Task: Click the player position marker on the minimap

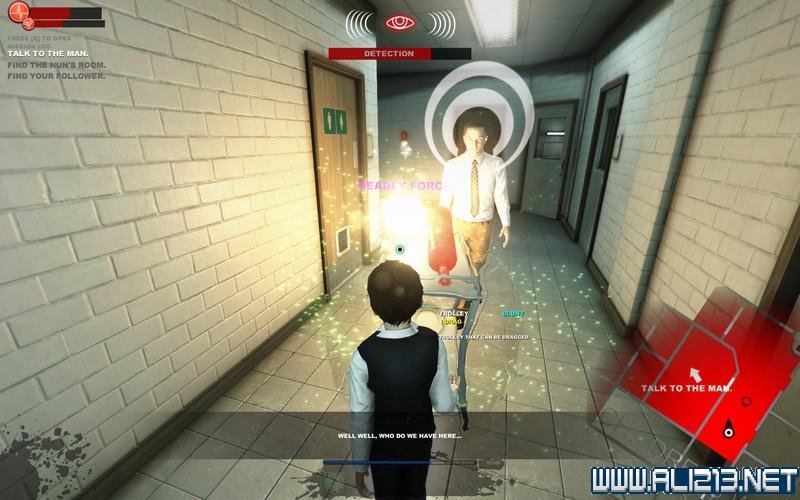Action: (729, 431)
